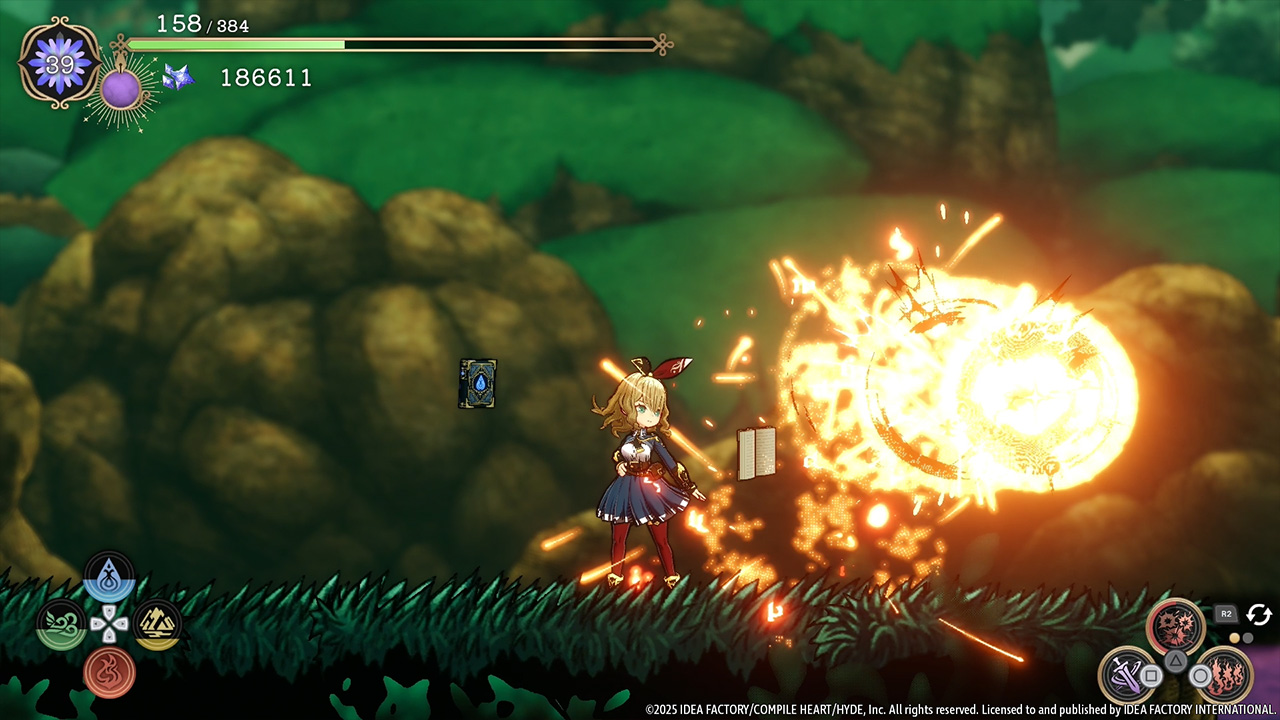
Task: Select the water droplet element icon
Action: coord(109,577)
